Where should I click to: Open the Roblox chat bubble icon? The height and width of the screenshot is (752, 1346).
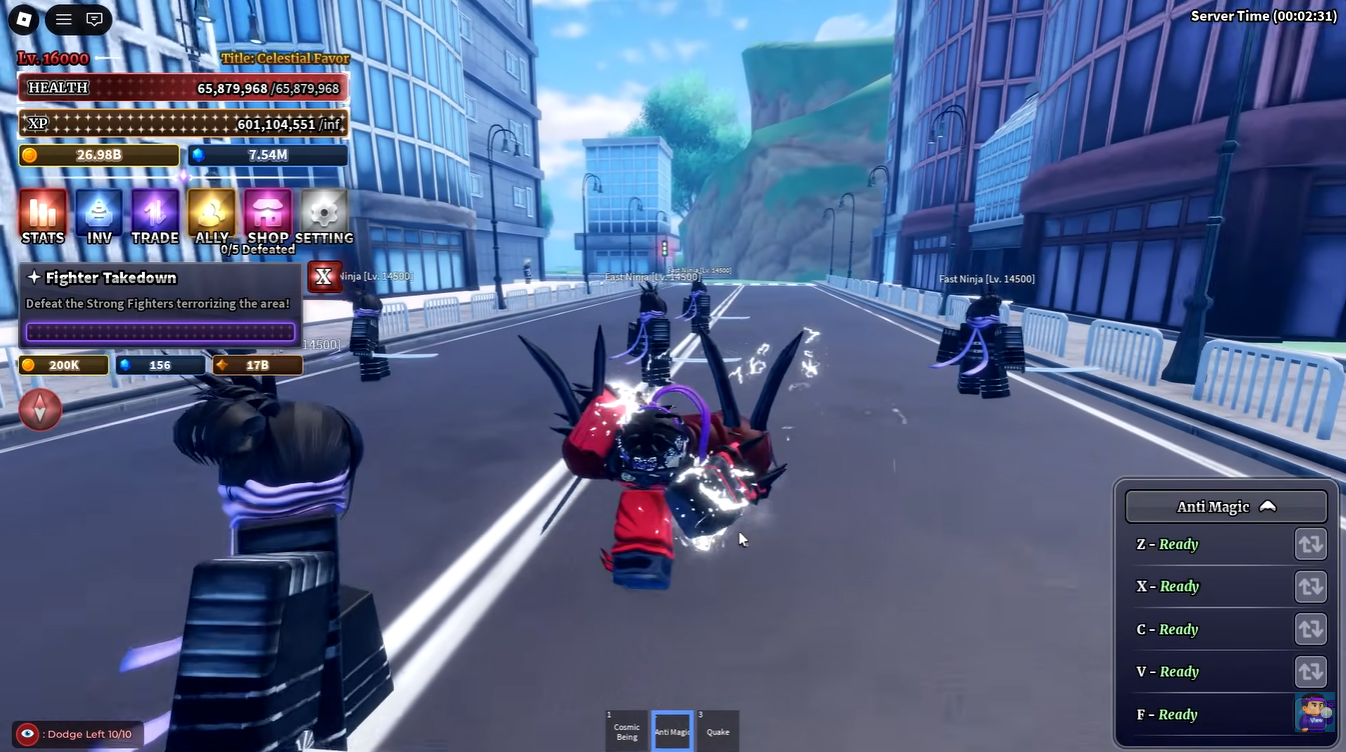click(x=93, y=19)
